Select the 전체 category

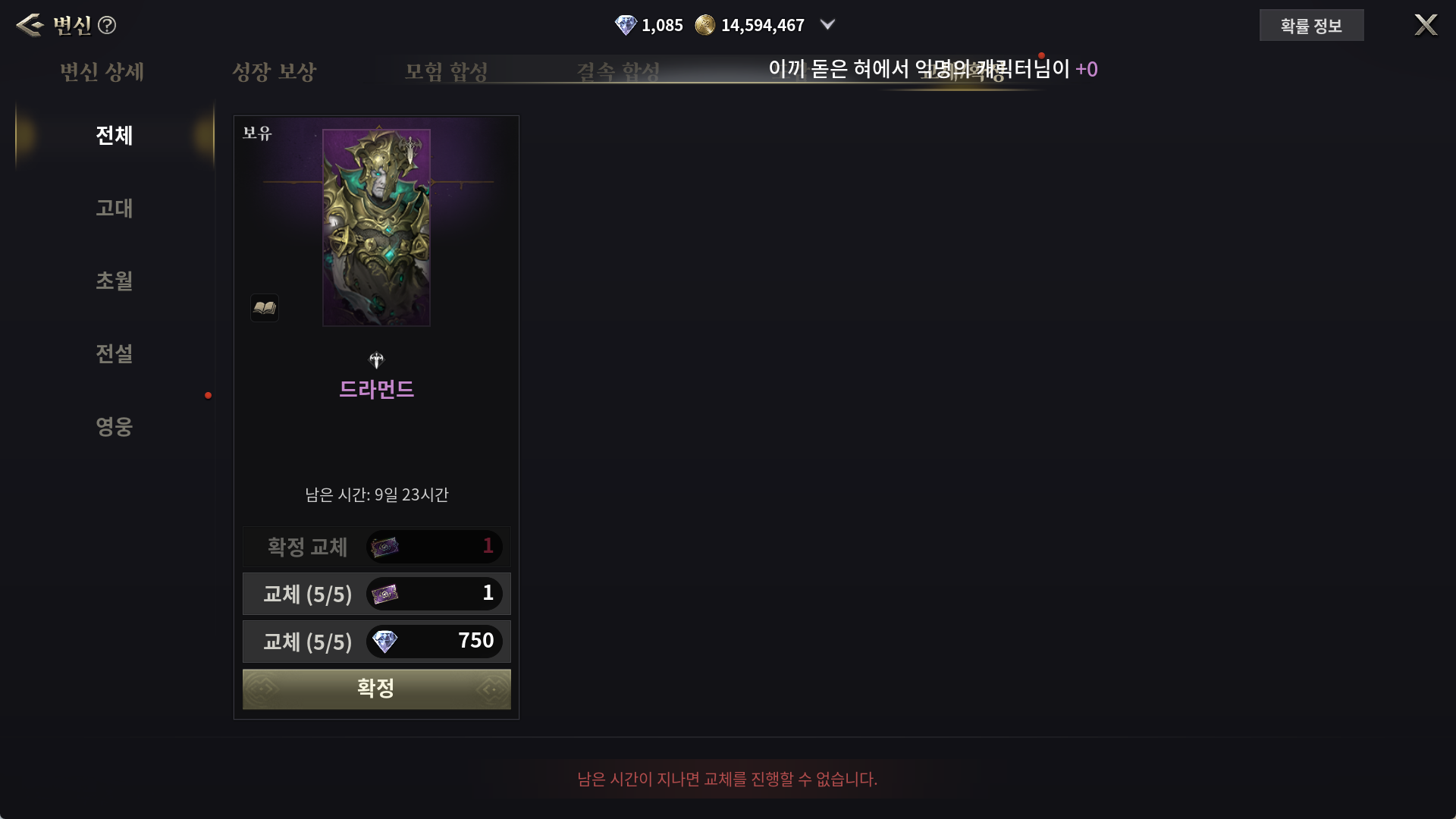click(x=114, y=136)
